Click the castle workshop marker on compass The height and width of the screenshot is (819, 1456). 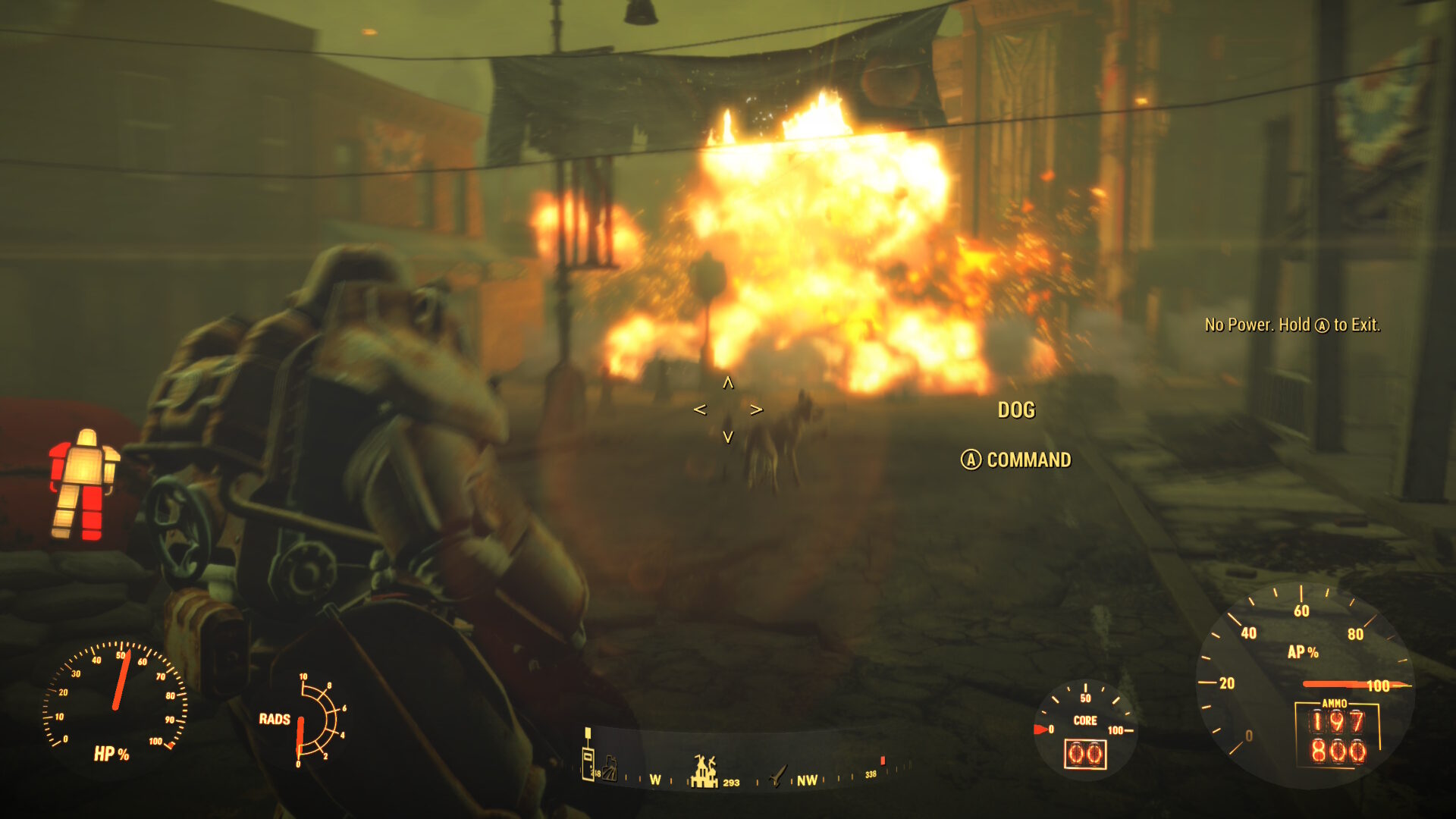click(x=704, y=771)
